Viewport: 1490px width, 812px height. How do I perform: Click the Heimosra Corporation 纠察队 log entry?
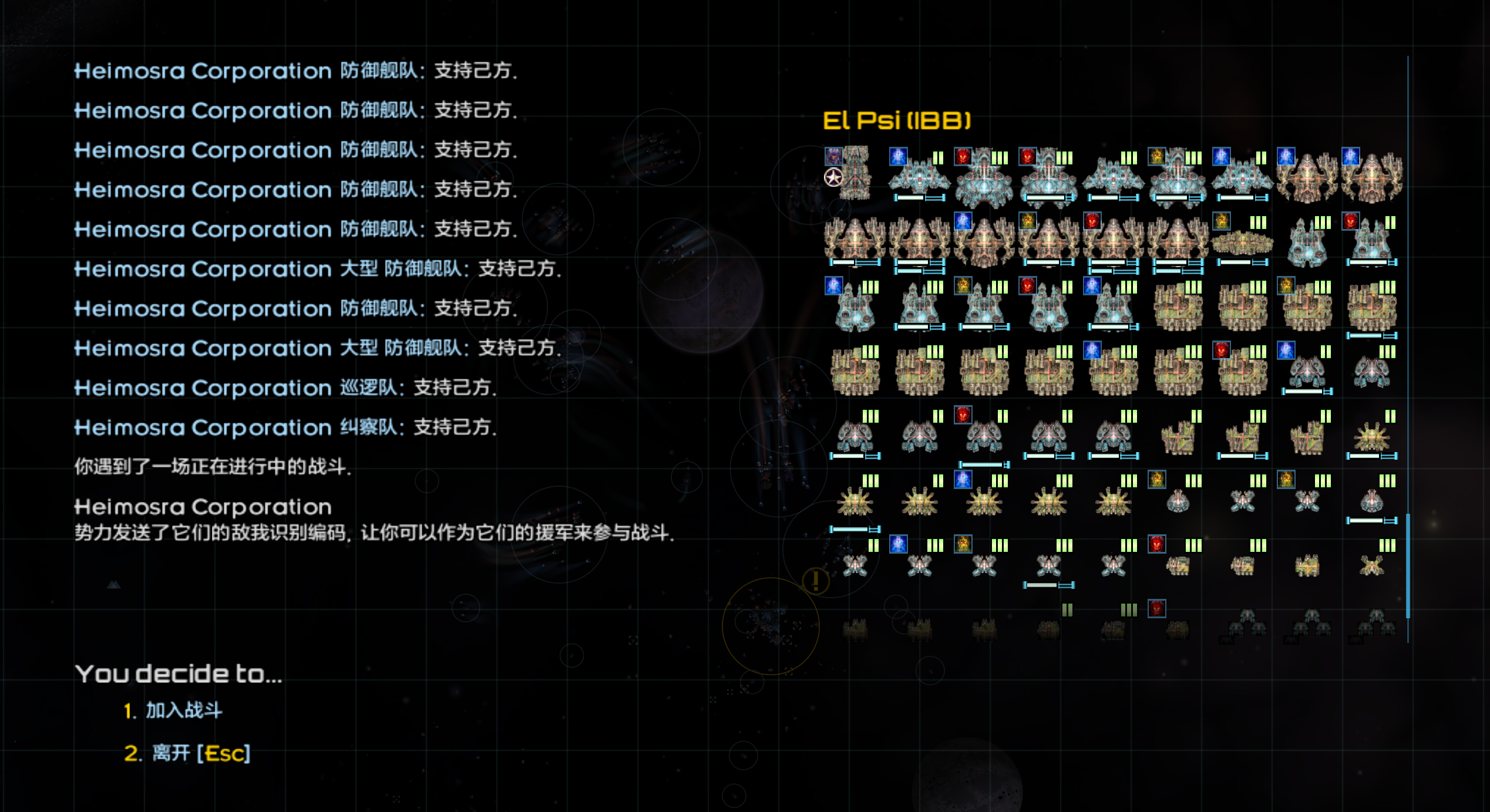(x=285, y=429)
